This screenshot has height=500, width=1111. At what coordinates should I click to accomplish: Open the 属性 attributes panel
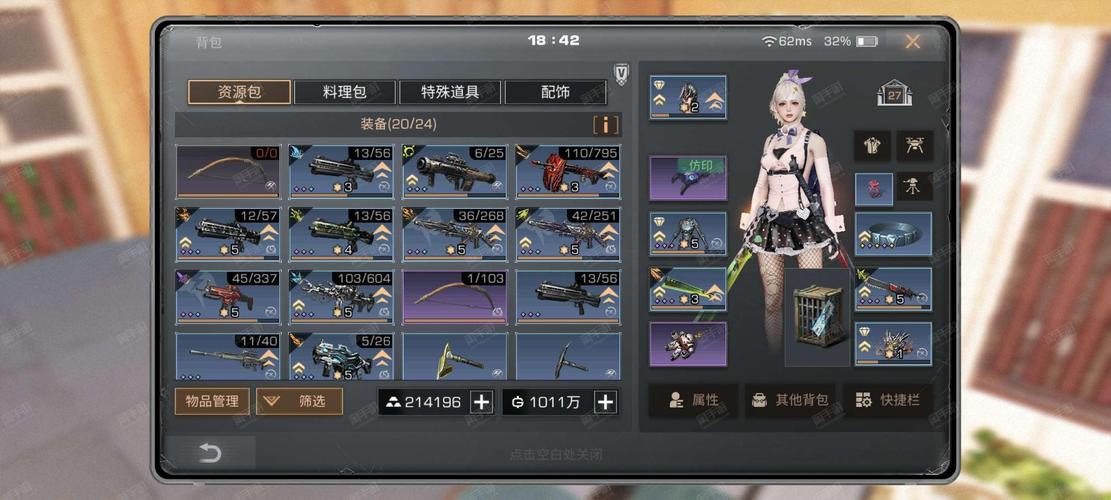pos(693,400)
